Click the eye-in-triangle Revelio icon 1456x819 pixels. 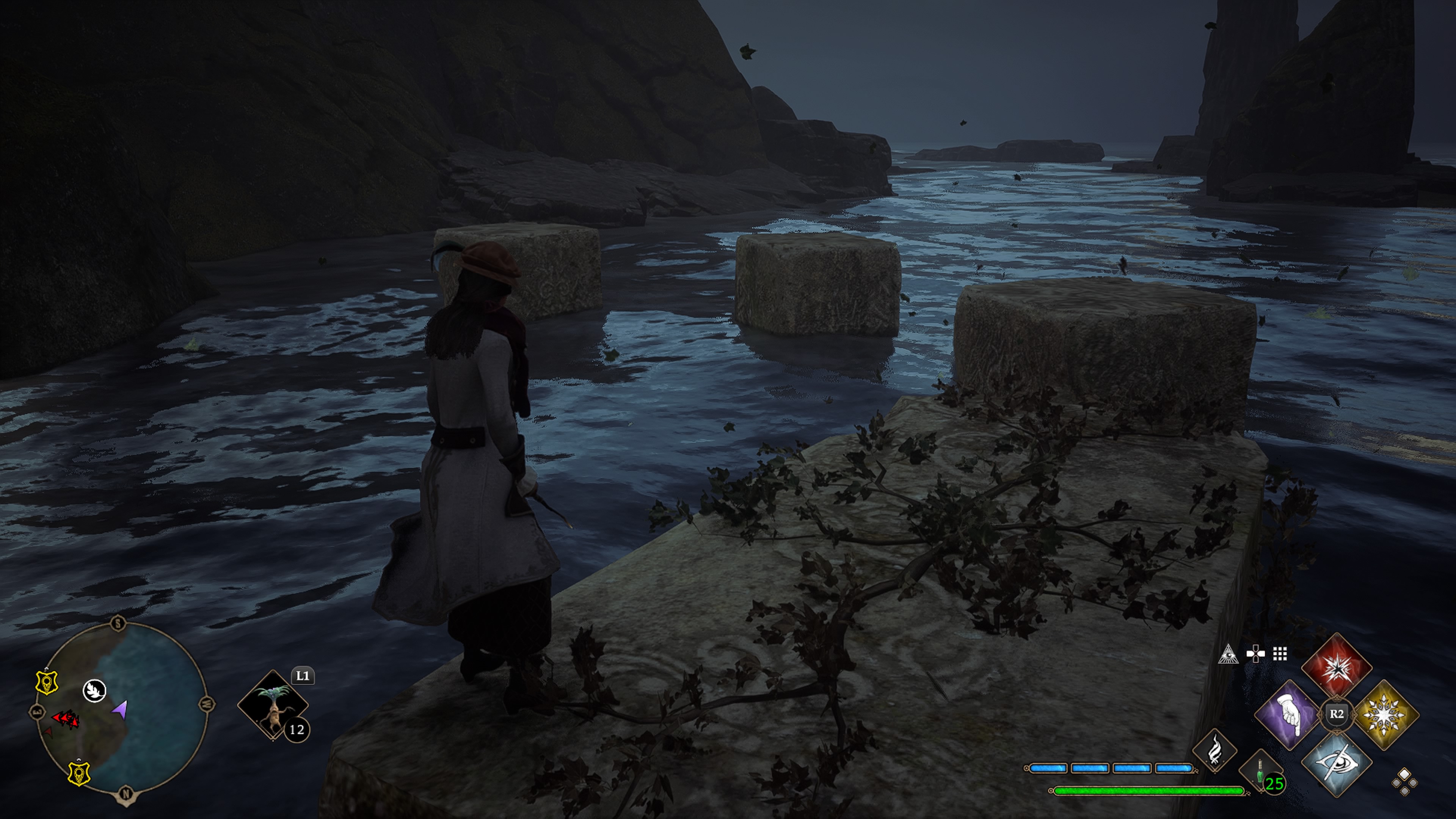coord(1228,654)
